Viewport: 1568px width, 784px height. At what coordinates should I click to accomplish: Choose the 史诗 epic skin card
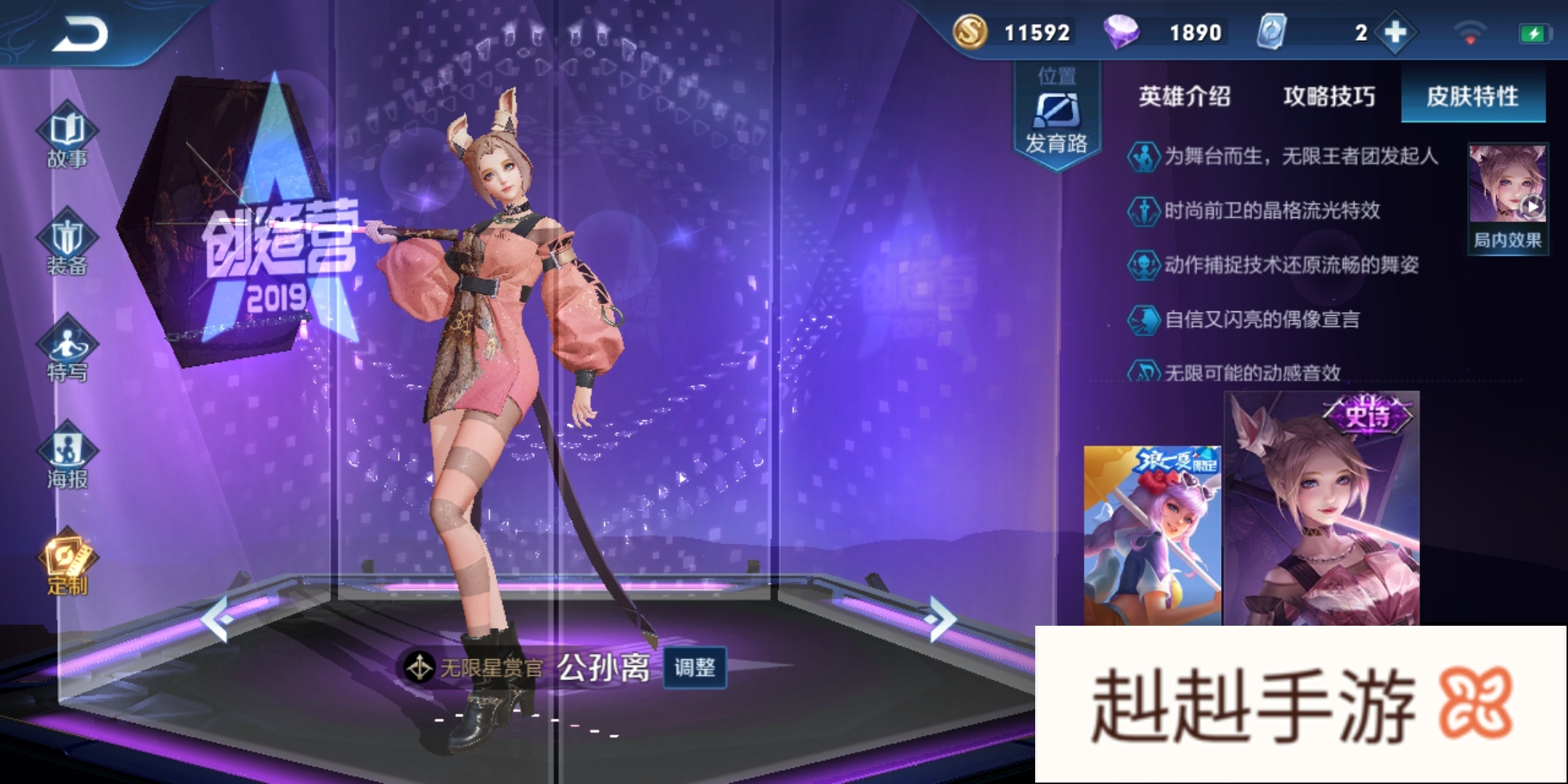[1321, 508]
